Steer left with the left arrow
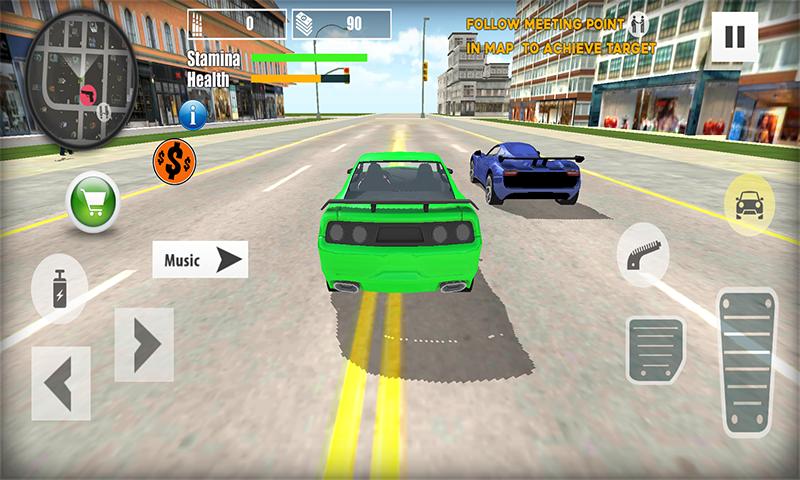800x480 pixels. tap(60, 382)
